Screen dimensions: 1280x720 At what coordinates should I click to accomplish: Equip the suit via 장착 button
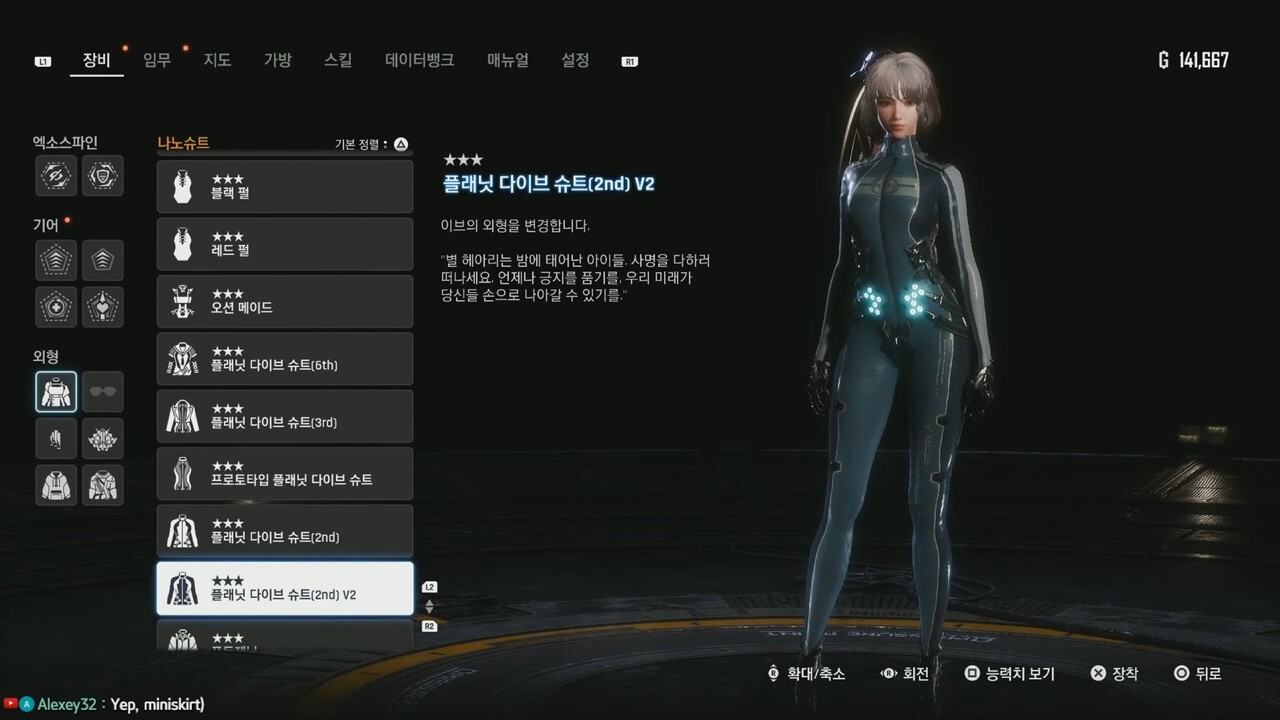point(1114,674)
